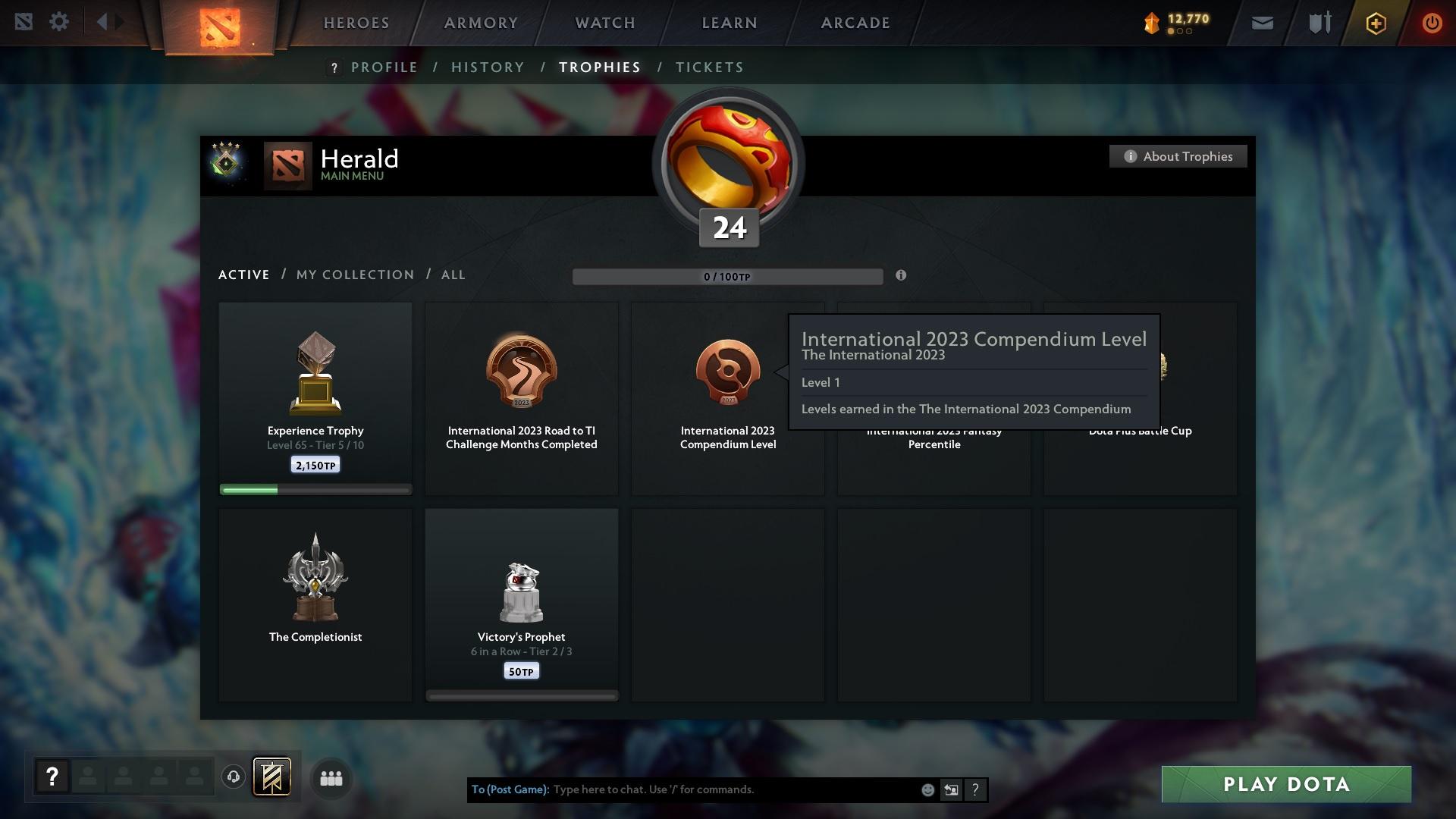Click the Experience Trophy progress bar
Screen dimensions: 1456x819
[x=315, y=490]
